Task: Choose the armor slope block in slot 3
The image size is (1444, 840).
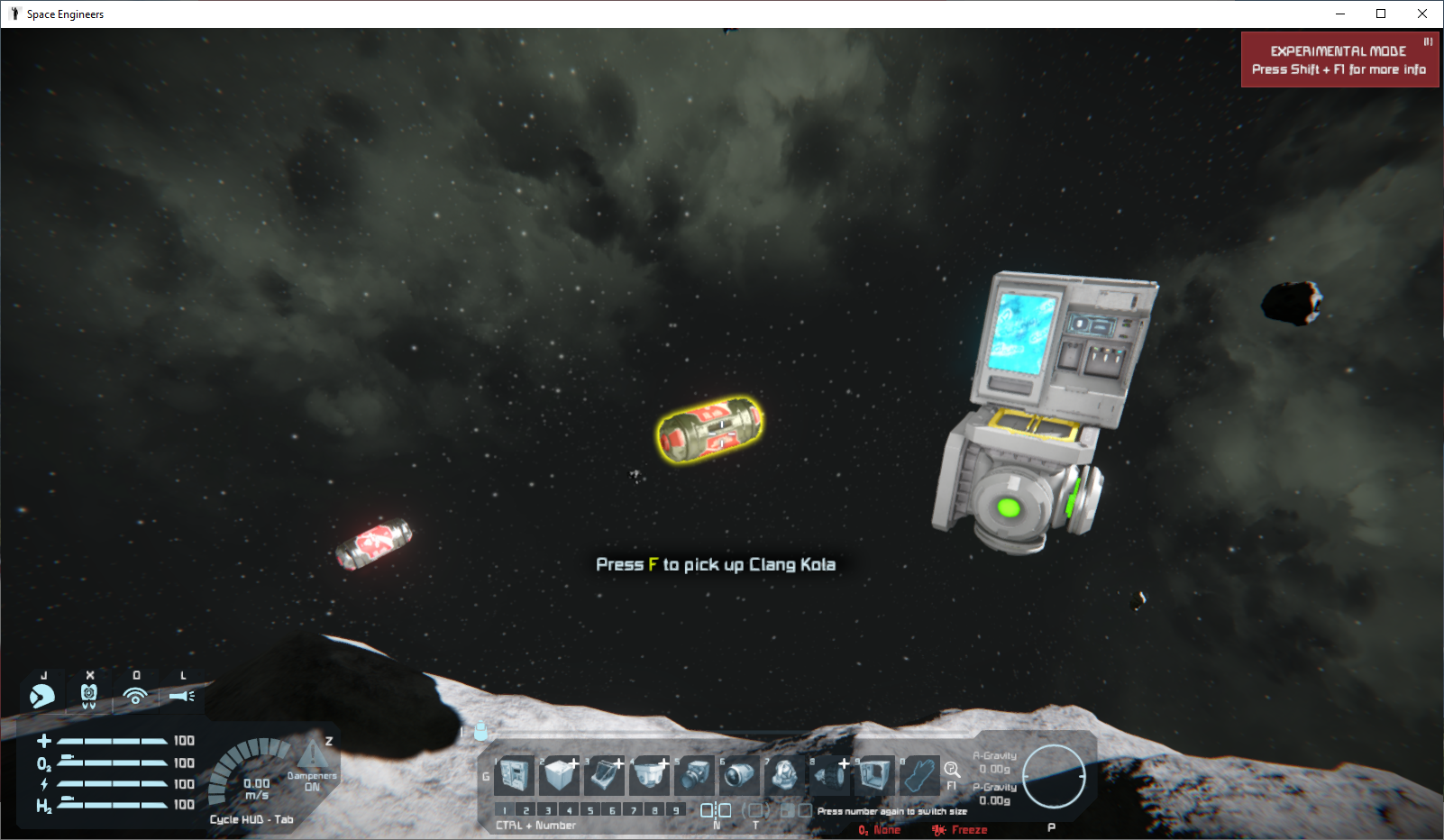Action: 604,774
